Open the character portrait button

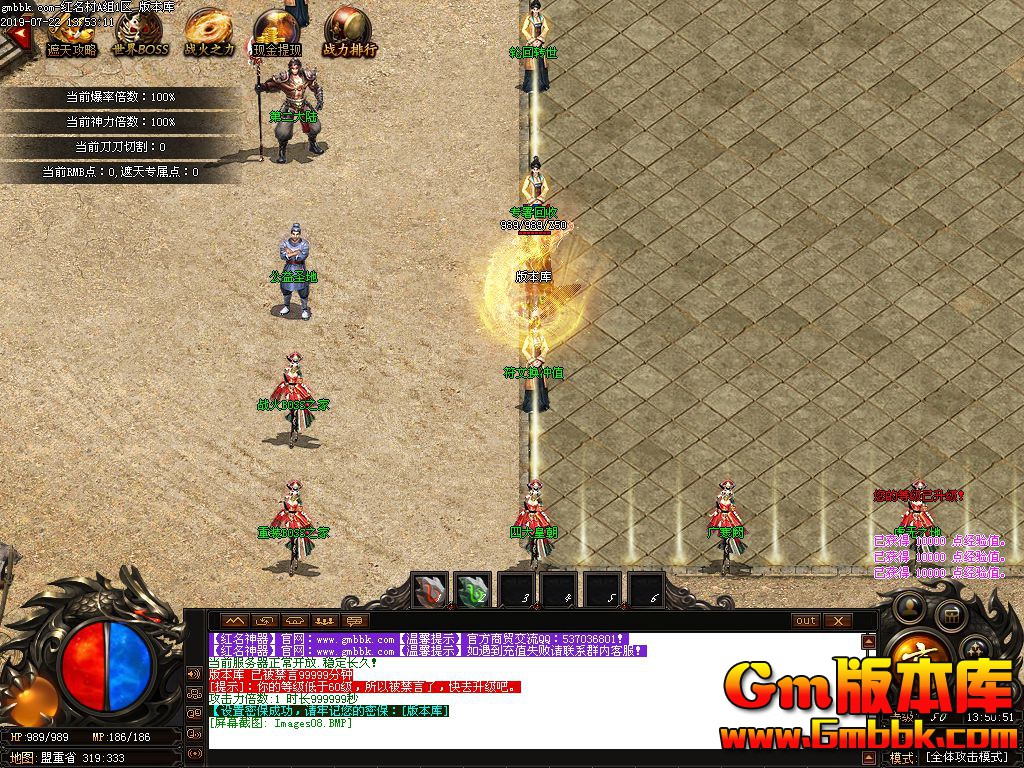click(x=912, y=606)
